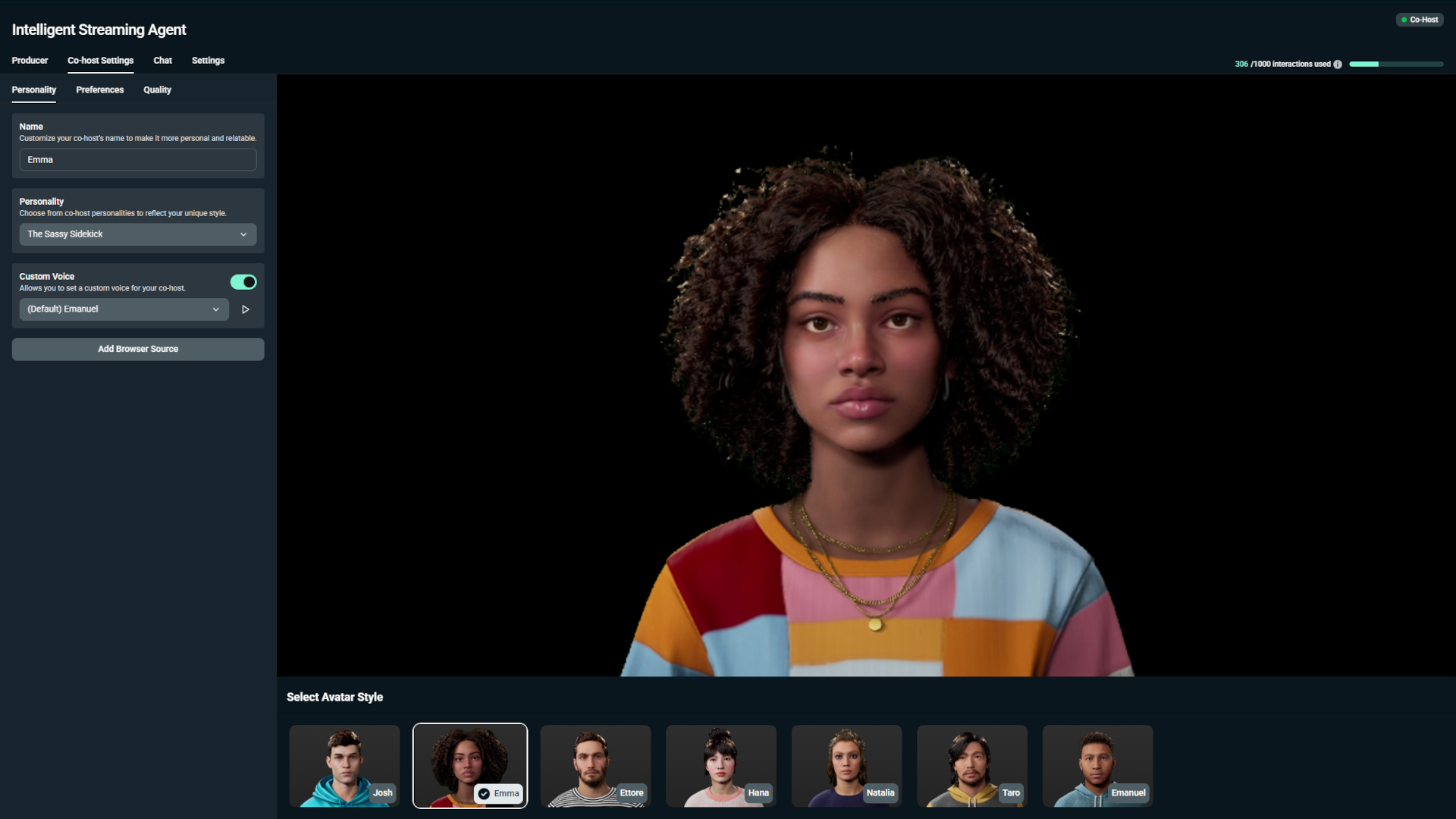
Task: Open the Quality sub-tab
Action: pos(157,90)
